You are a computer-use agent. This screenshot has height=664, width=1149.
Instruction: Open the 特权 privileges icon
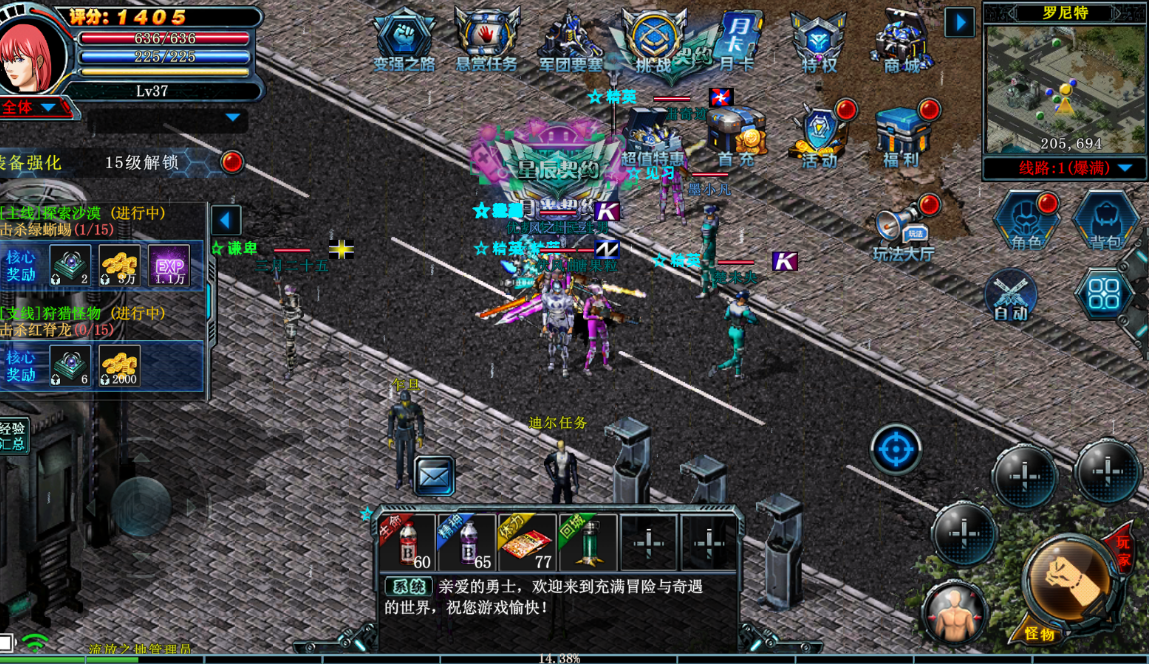(819, 42)
